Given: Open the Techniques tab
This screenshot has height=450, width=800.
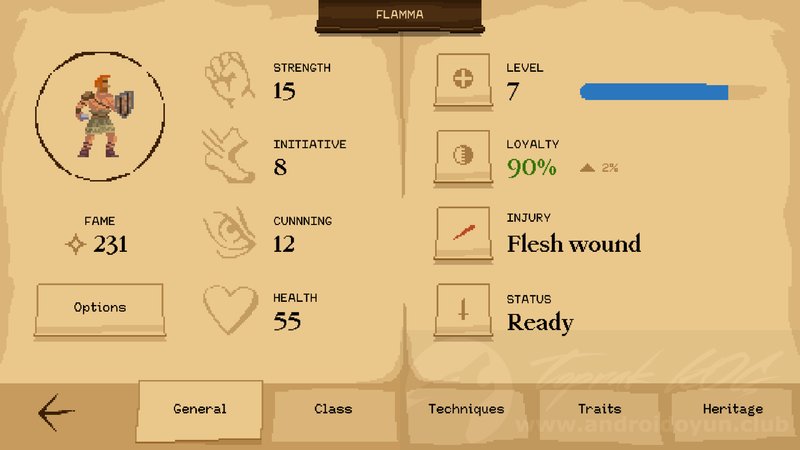Looking at the screenshot, I should [466, 409].
